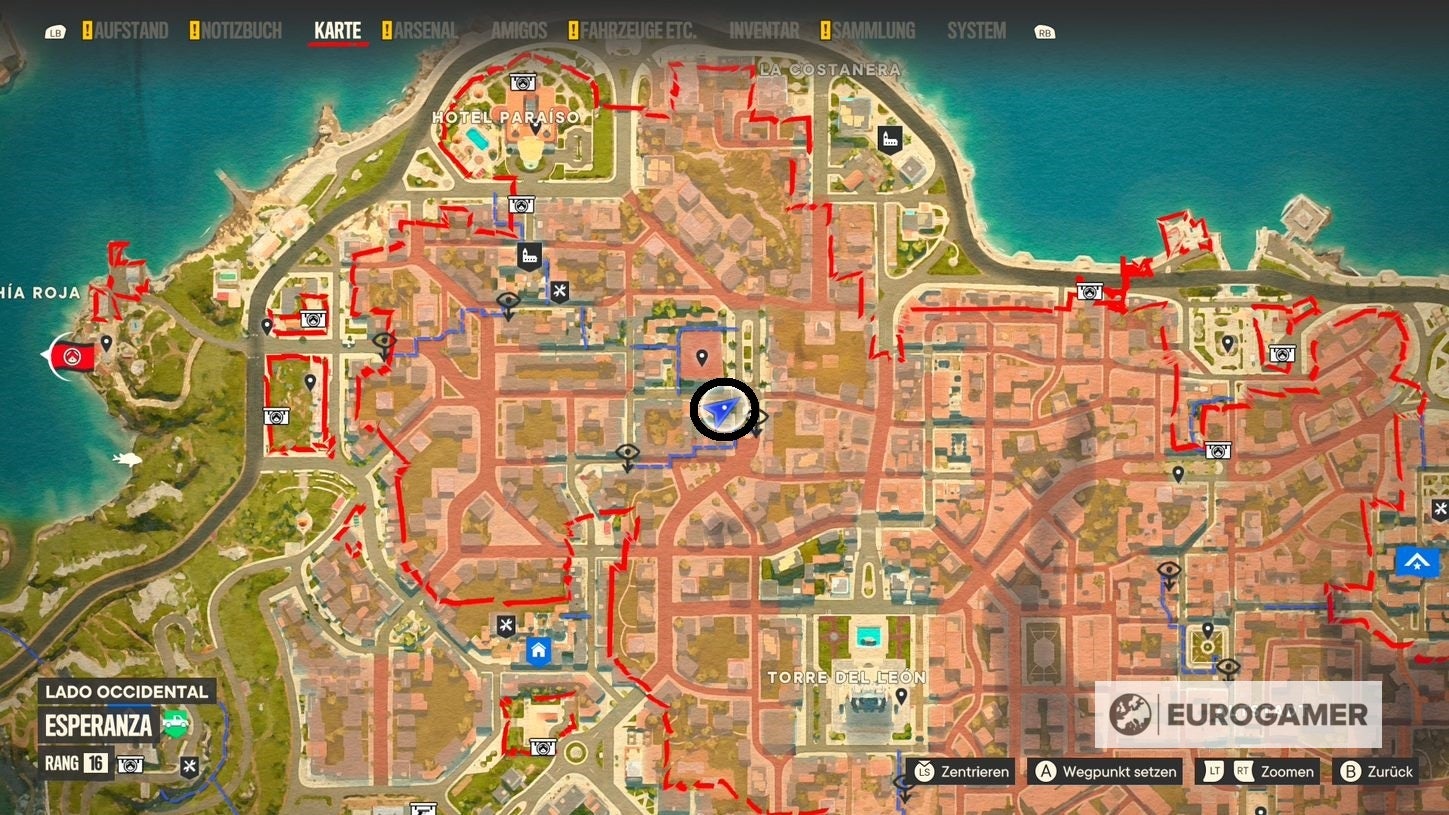Open the blue guerrilla hideout house icon
1449x815 pixels.
click(538, 650)
